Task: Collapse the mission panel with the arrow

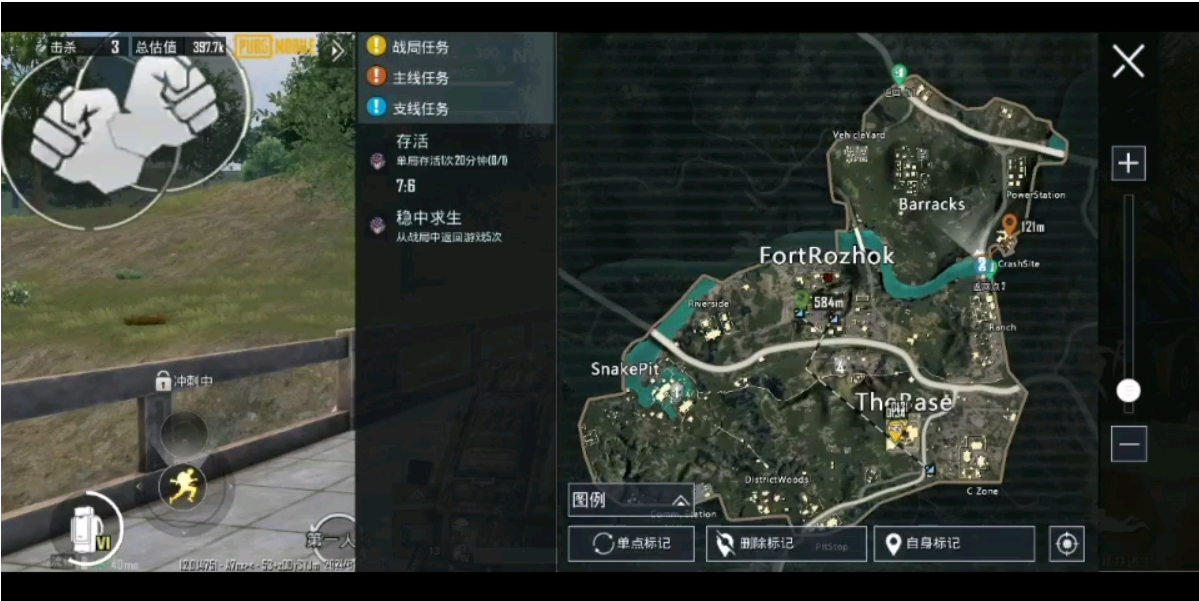Action: tap(336, 51)
